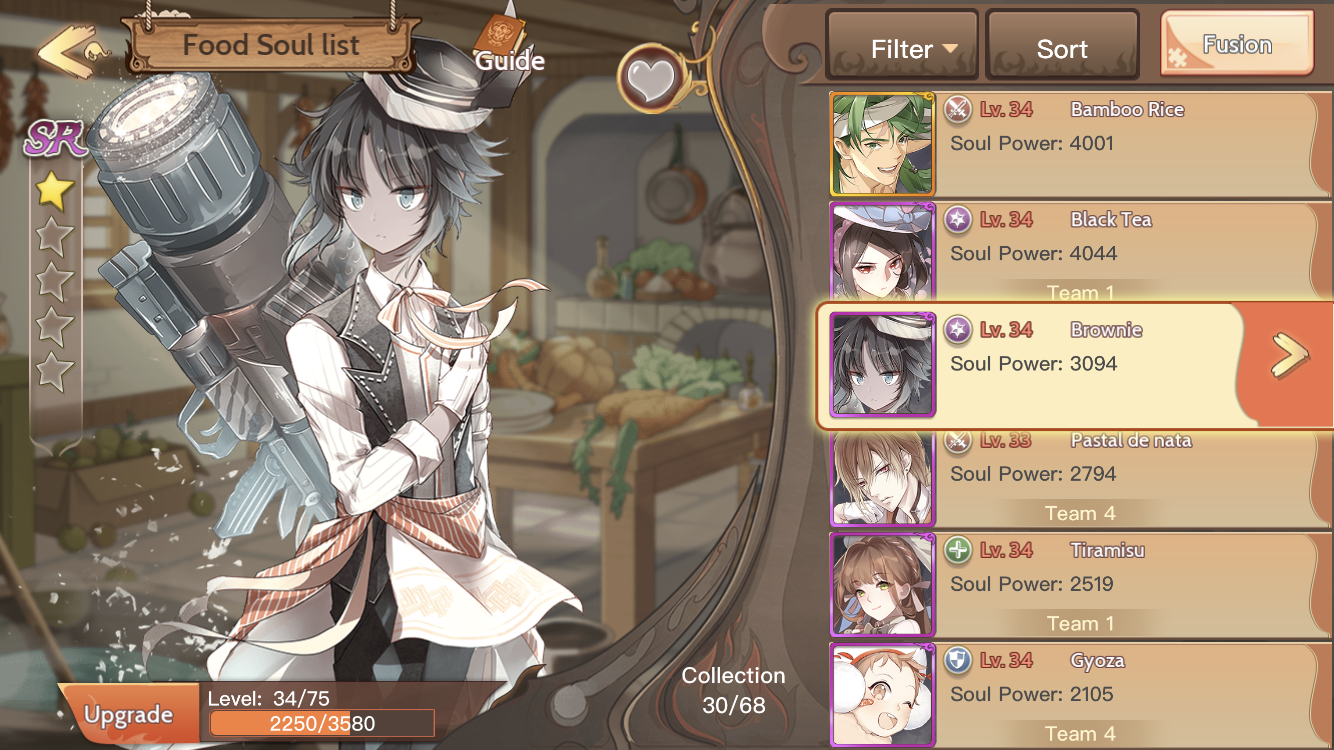Select Bamboo Rice from the list
The height and width of the screenshot is (750, 1334).
pos(1080,144)
